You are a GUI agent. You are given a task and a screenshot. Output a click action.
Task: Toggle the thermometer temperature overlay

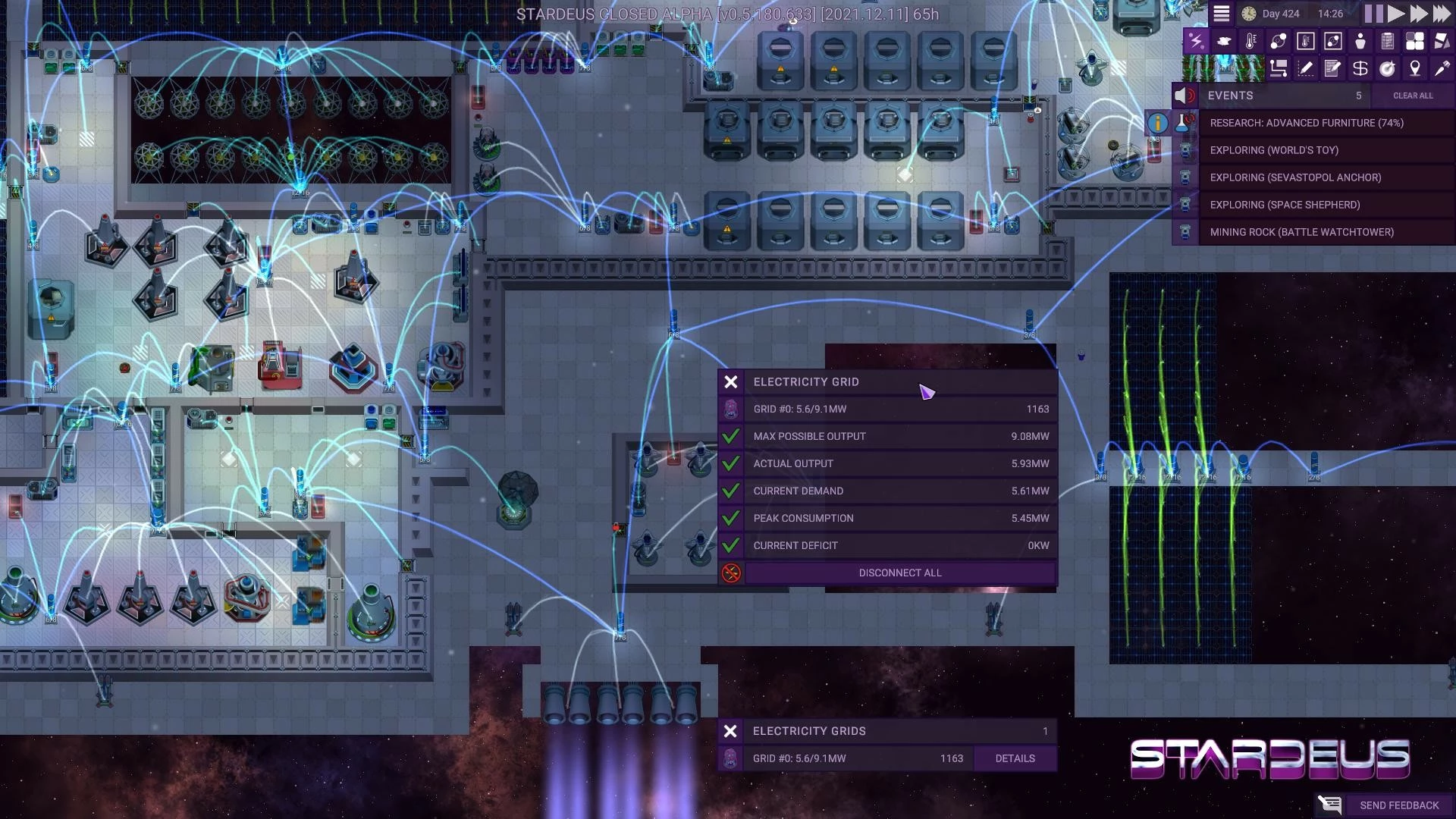[1250, 42]
